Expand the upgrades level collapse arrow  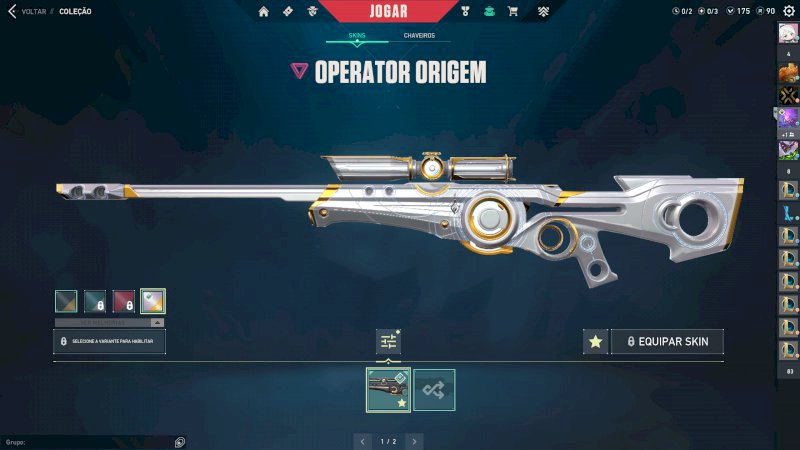click(157, 323)
